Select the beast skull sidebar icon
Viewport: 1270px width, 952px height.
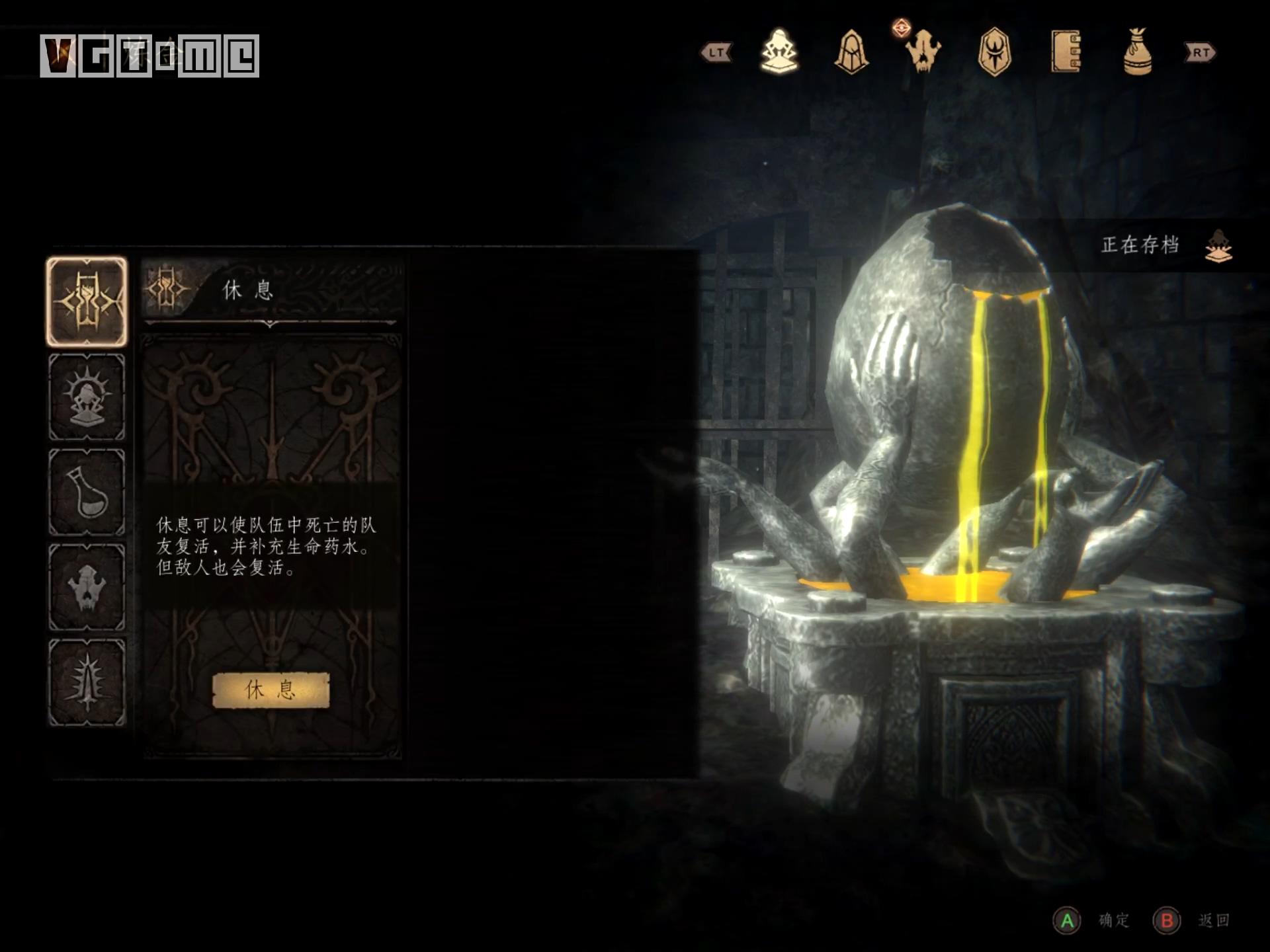87,588
